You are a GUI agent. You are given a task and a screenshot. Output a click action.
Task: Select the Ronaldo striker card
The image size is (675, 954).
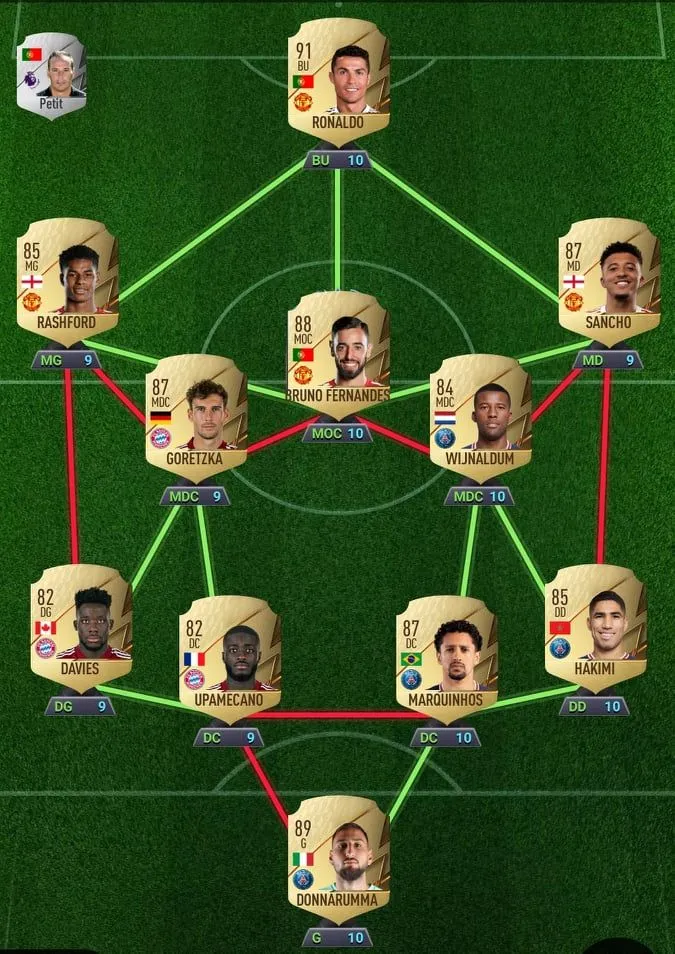point(338,80)
